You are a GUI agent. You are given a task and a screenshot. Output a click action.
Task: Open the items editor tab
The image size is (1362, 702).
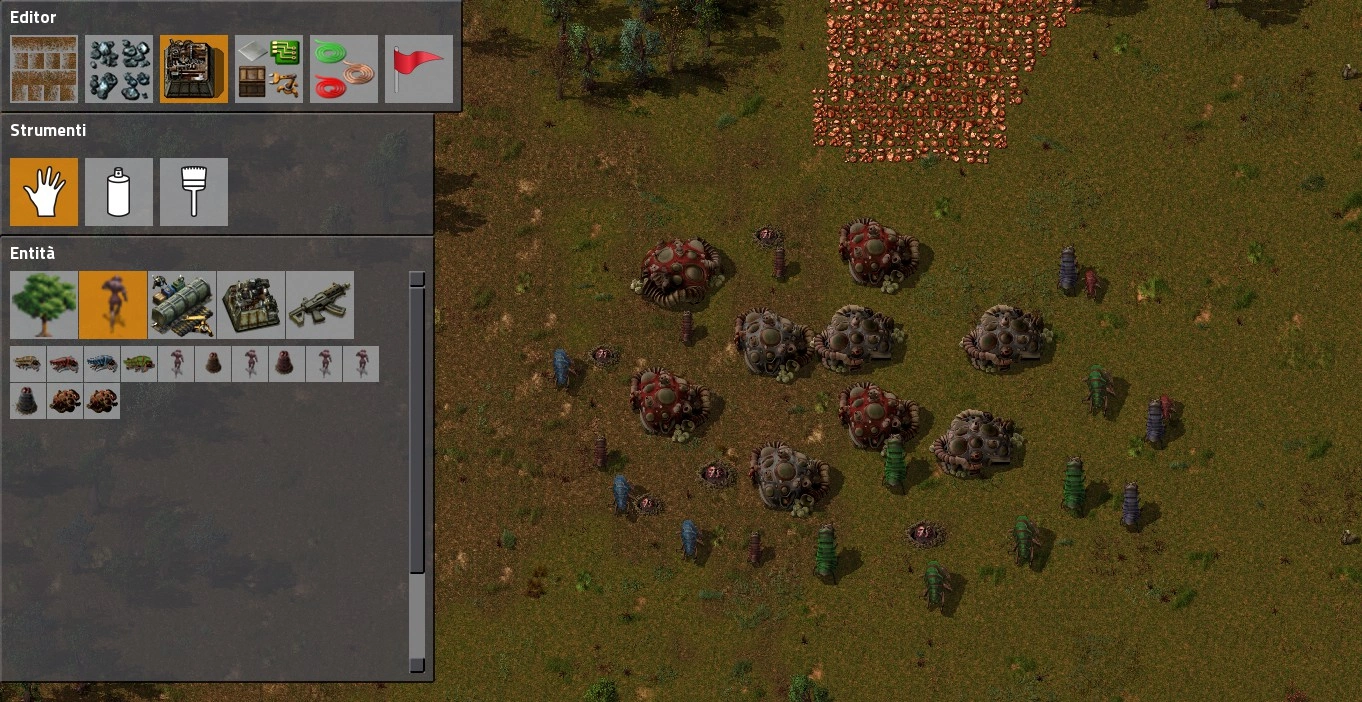(269, 69)
